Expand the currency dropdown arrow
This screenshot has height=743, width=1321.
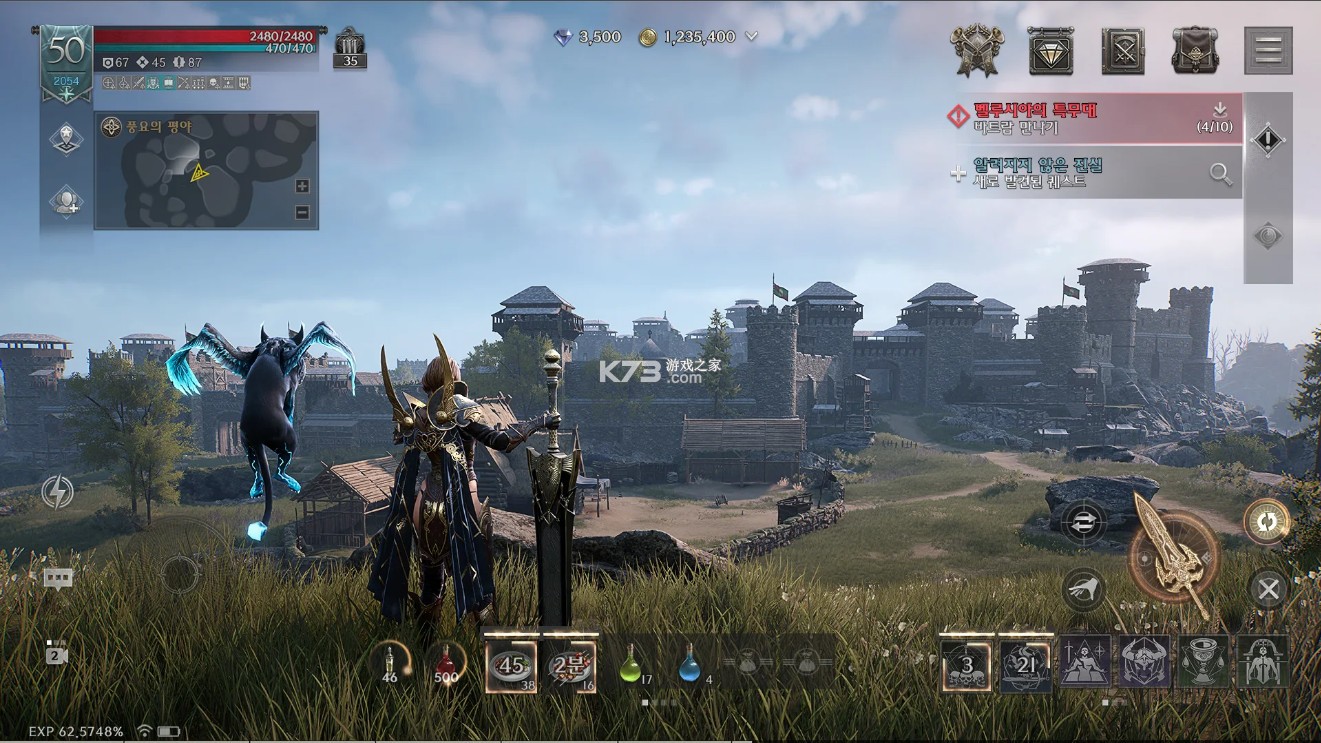[752, 37]
